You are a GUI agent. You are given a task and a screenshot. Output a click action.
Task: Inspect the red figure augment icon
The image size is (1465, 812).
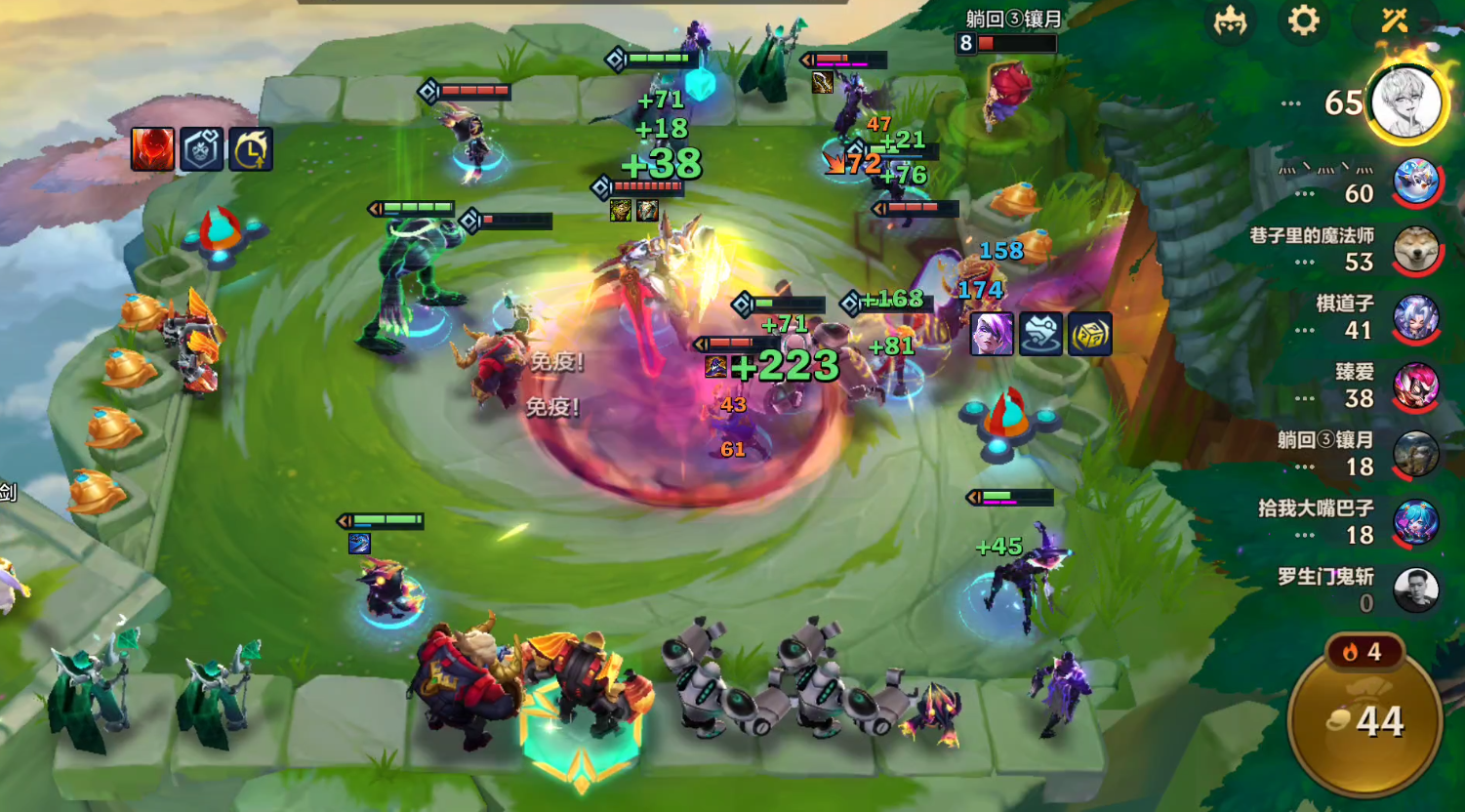pyautogui.click(x=153, y=149)
